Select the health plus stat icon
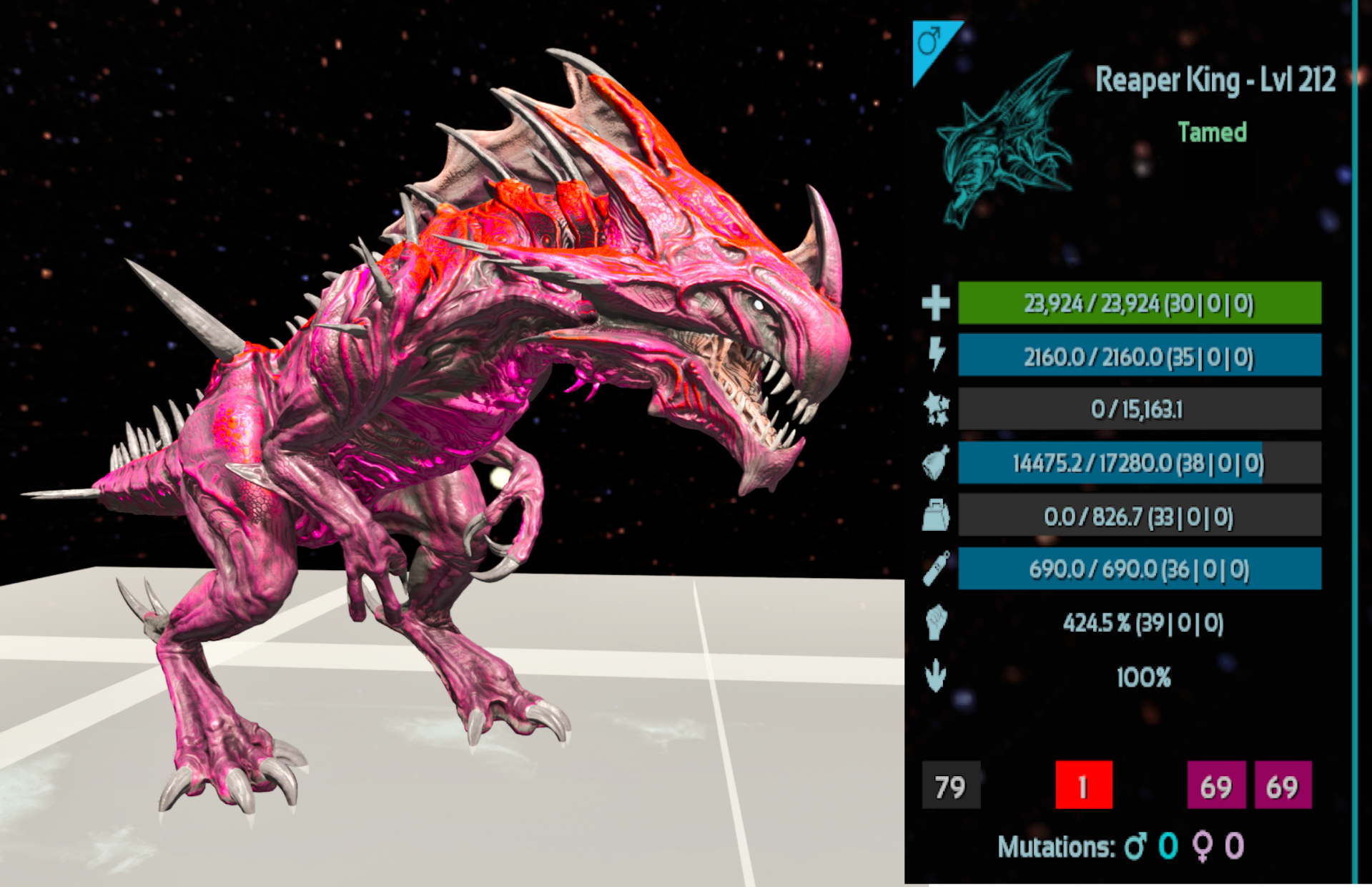 (935, 303)
